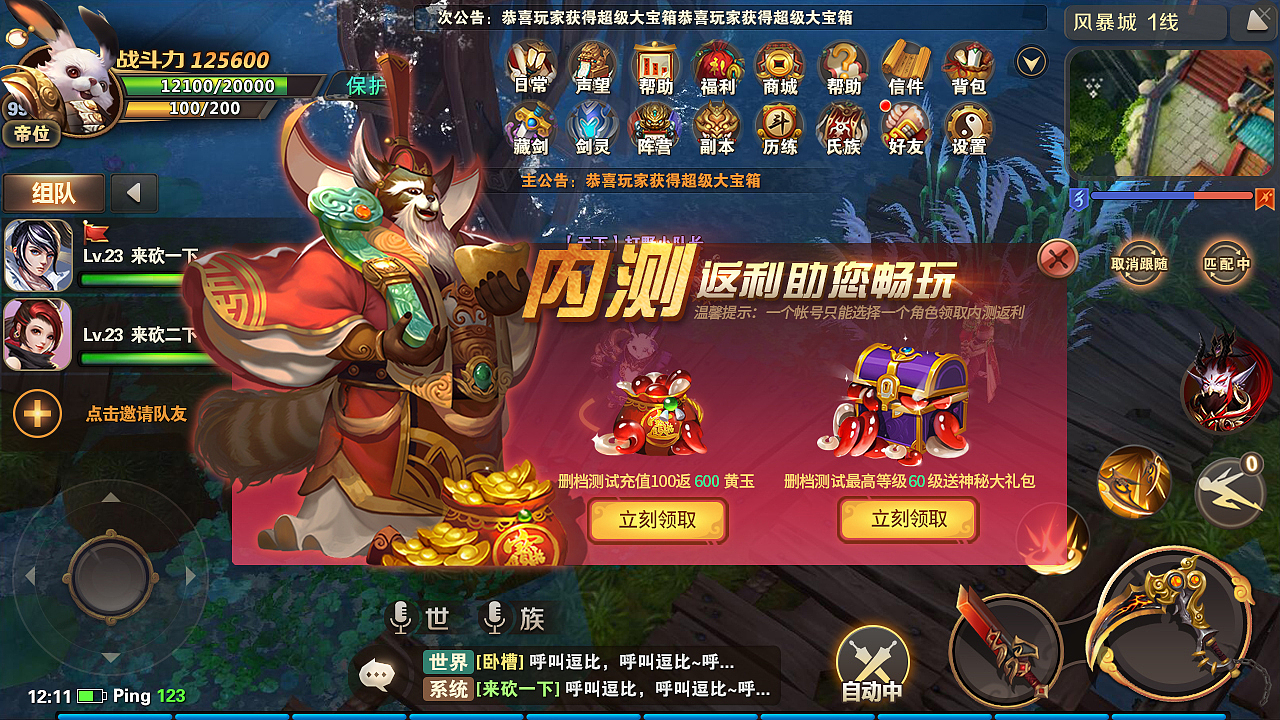The image size is (1280, 720).
Task: Open the 风暴城 1线 server selector
Action: [1143, 22]
